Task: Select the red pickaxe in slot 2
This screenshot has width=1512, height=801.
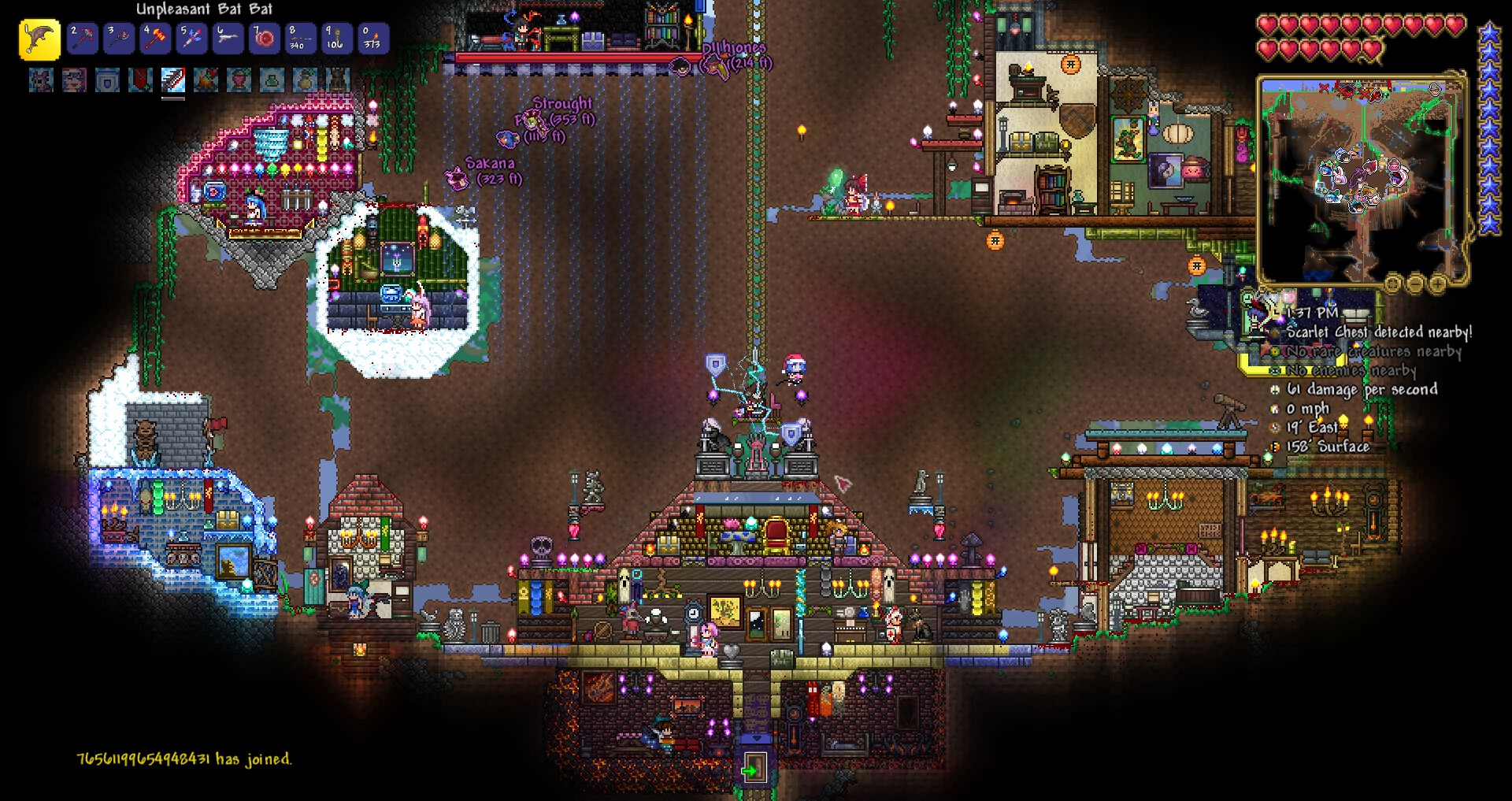Action: click(x=82, y=39)
